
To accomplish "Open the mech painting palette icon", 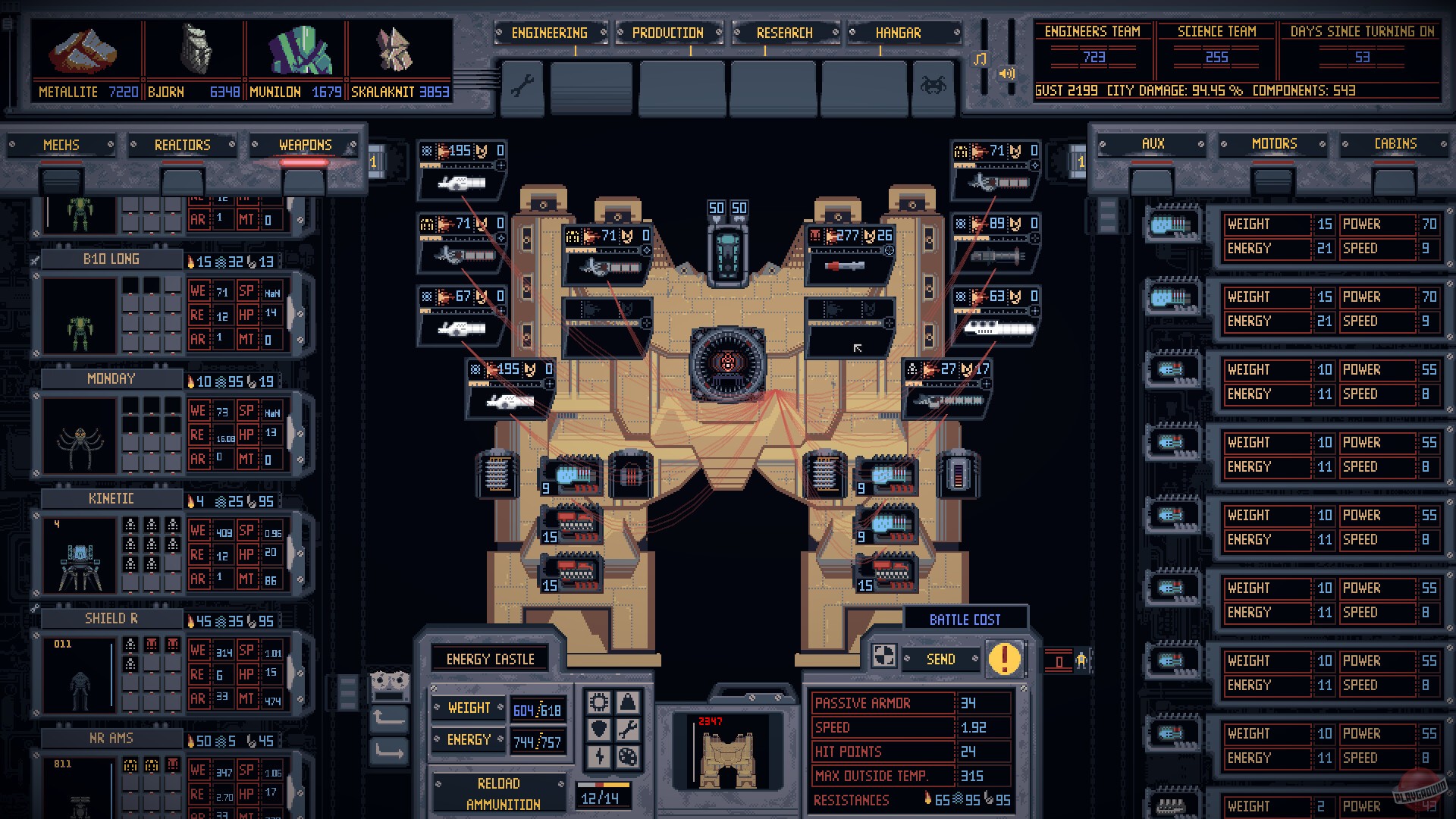I will tap(628, 758).
